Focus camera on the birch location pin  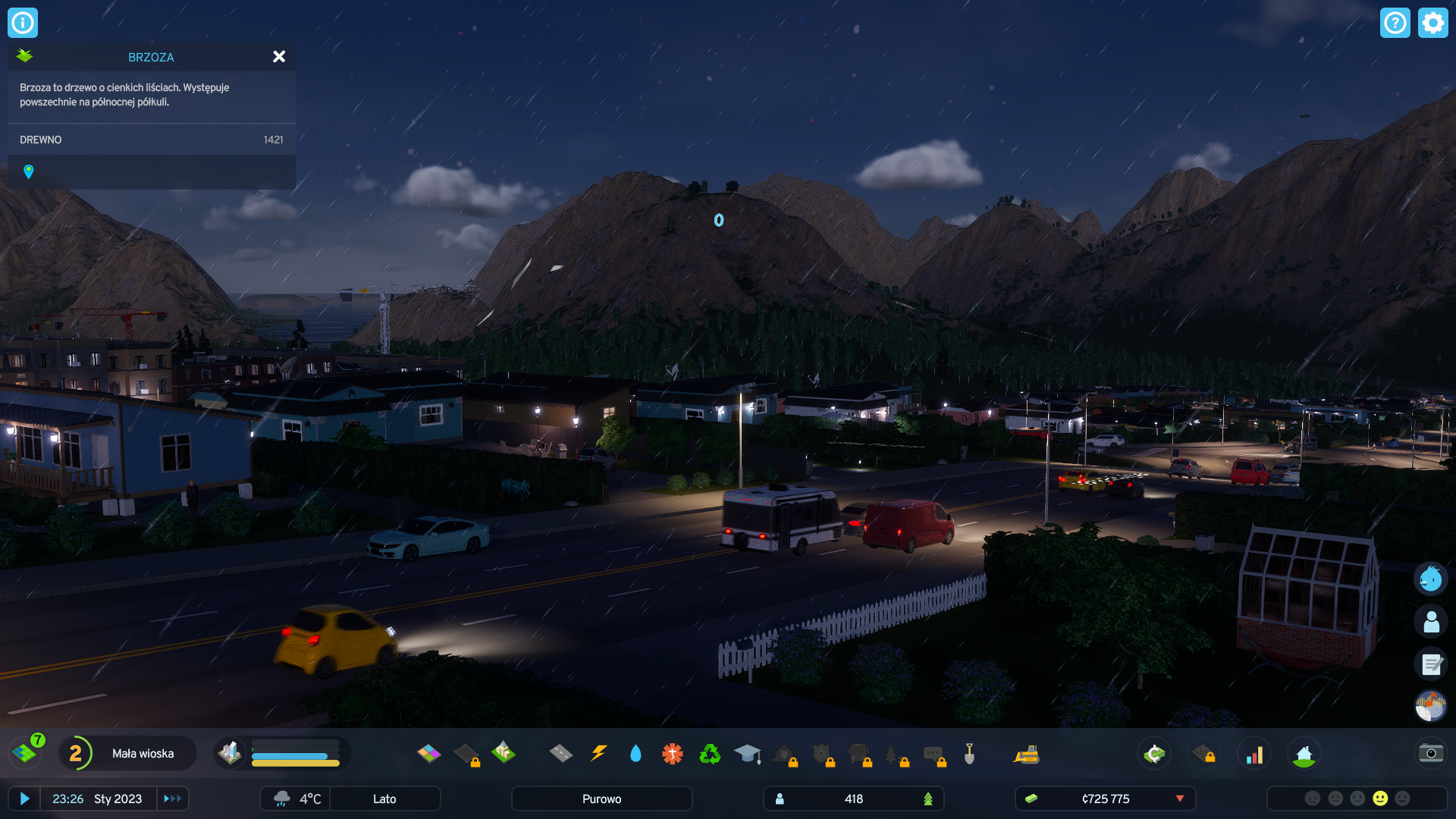(29, 172)
